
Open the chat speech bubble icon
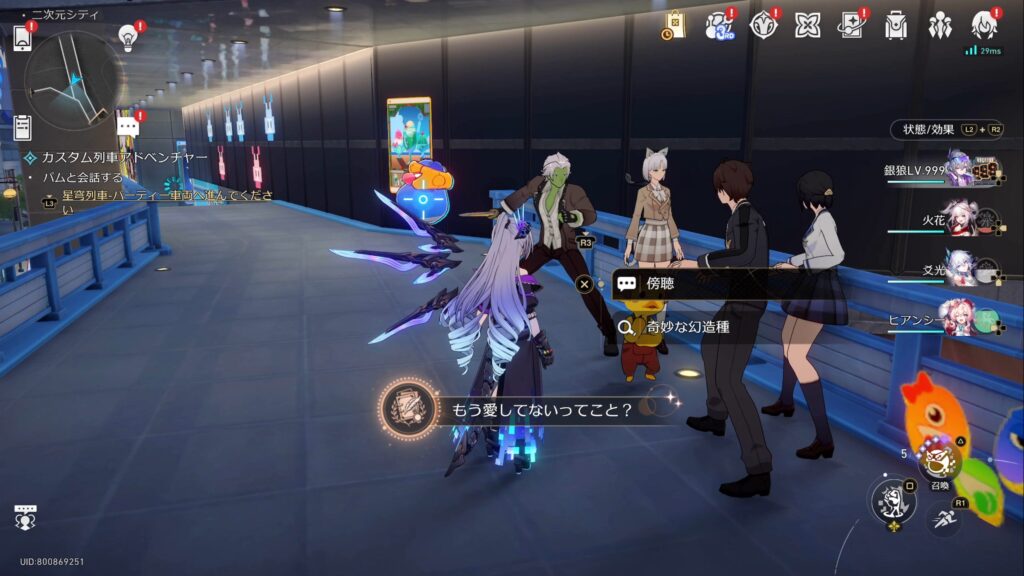(x=128, y=126)
